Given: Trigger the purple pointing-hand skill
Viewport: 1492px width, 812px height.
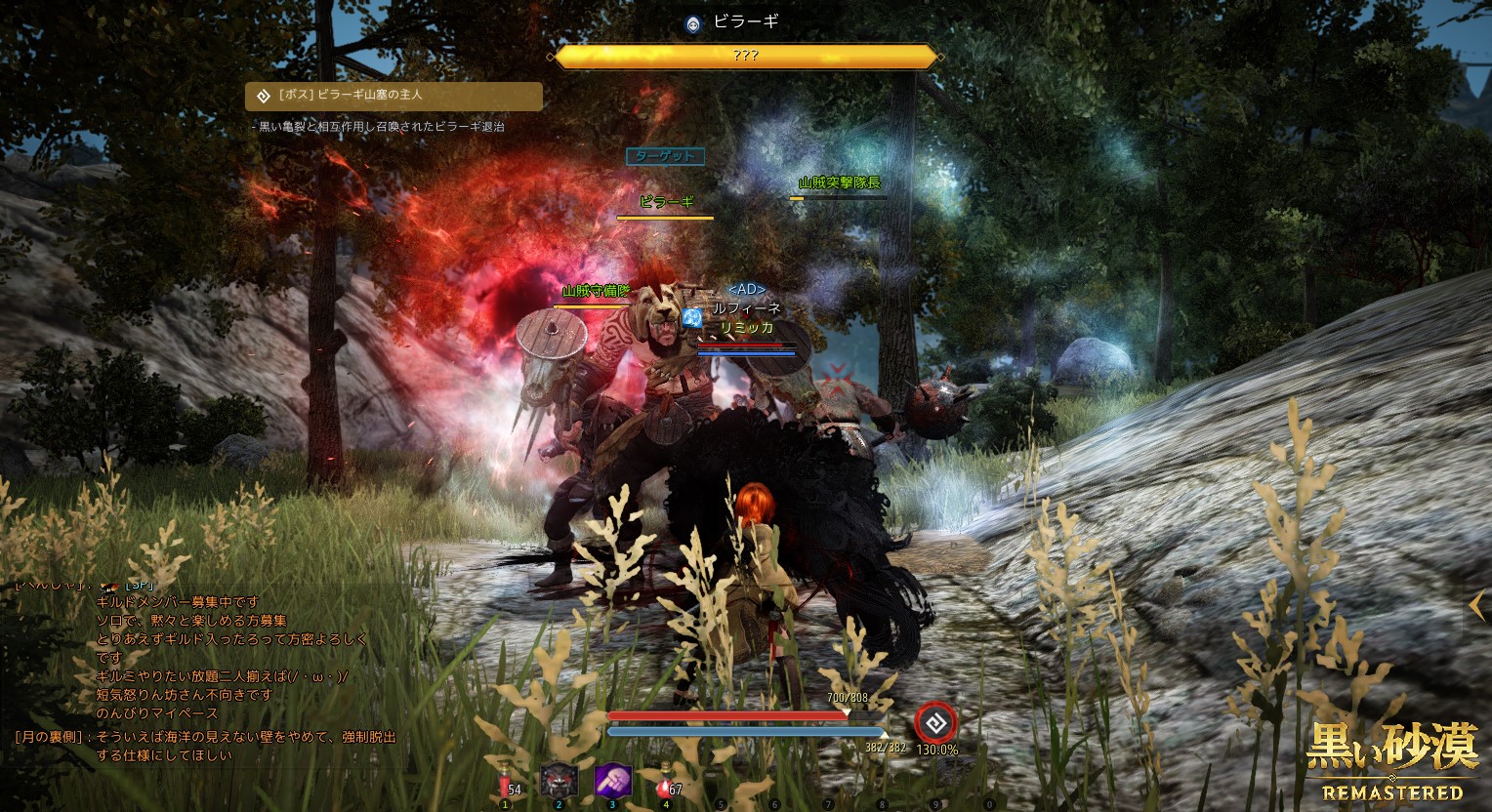Looking at the screenshot, I should click(x=613, y=781).
